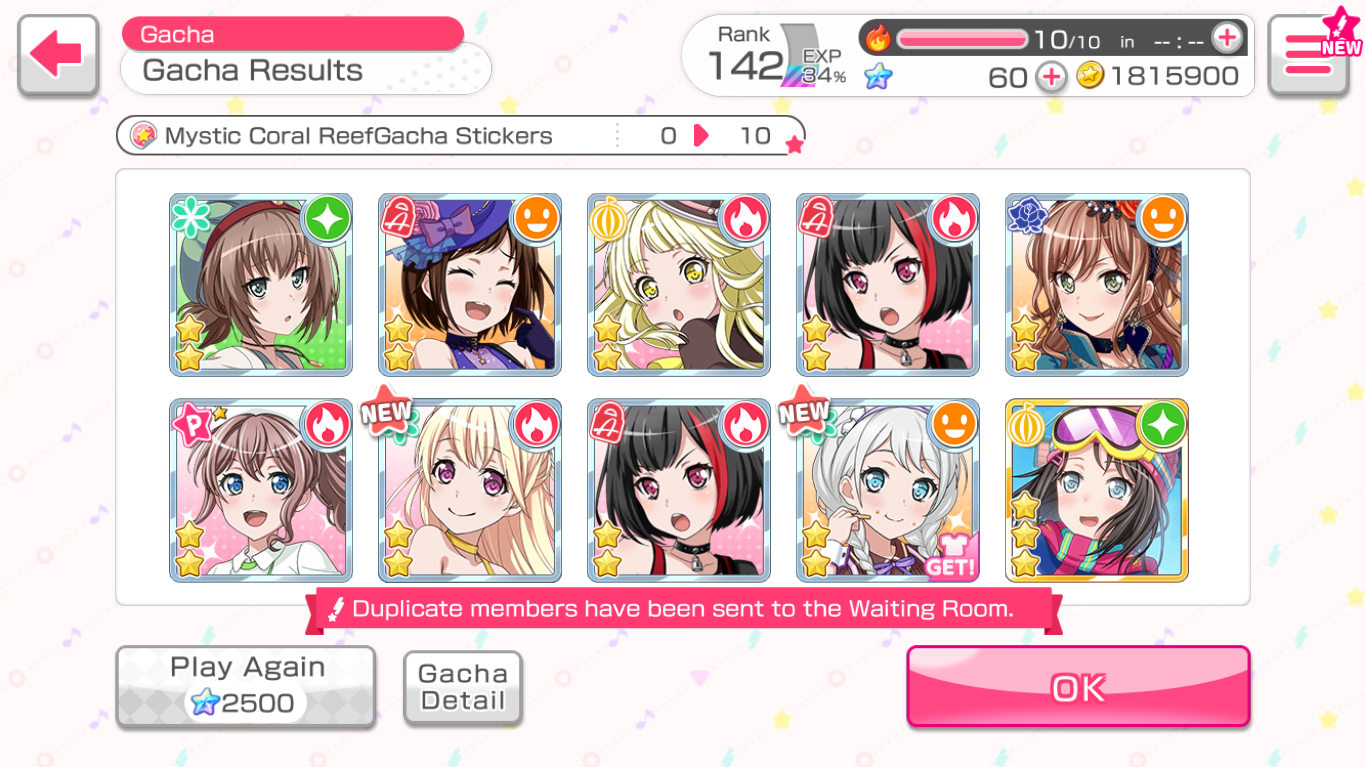Choose the card with the purple bow hat
The width and height of the screenshot is (1365, 767).
click(x=469, y=285)
